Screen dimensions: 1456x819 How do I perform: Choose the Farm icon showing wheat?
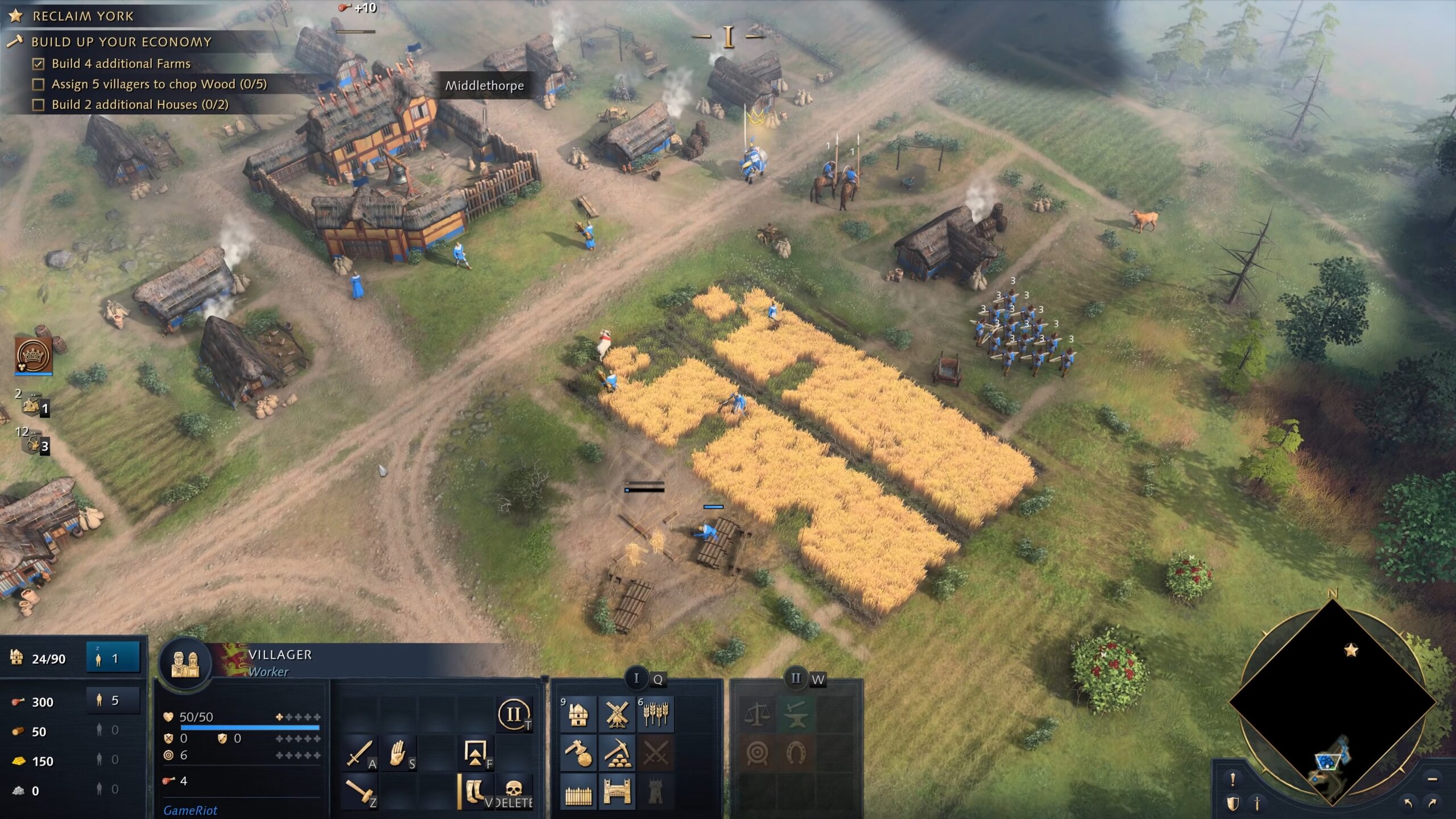(655, 715)
